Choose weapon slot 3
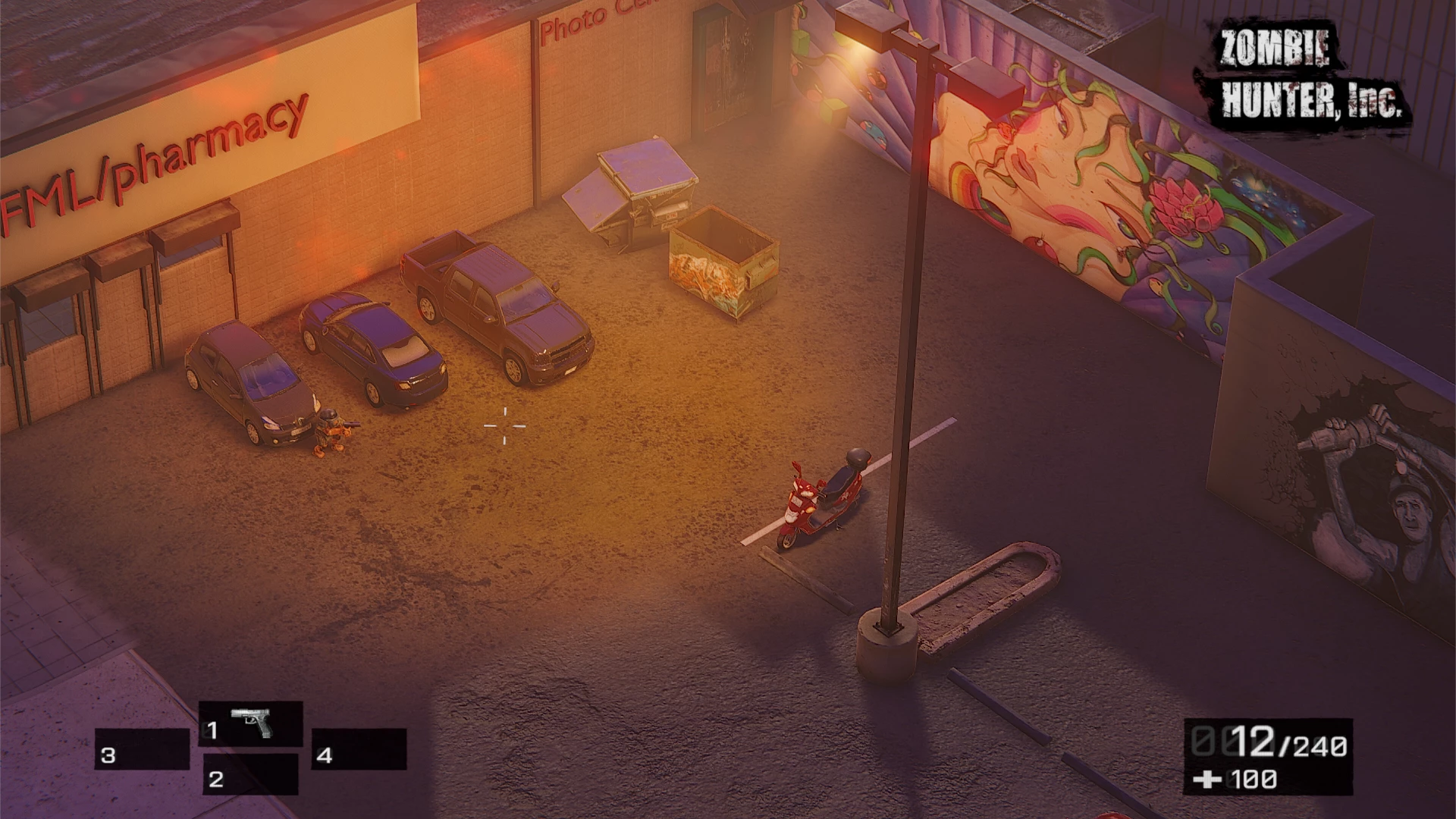Viewport: 1456px width, 819px height. pyautogui.click(x=142, y=749)
